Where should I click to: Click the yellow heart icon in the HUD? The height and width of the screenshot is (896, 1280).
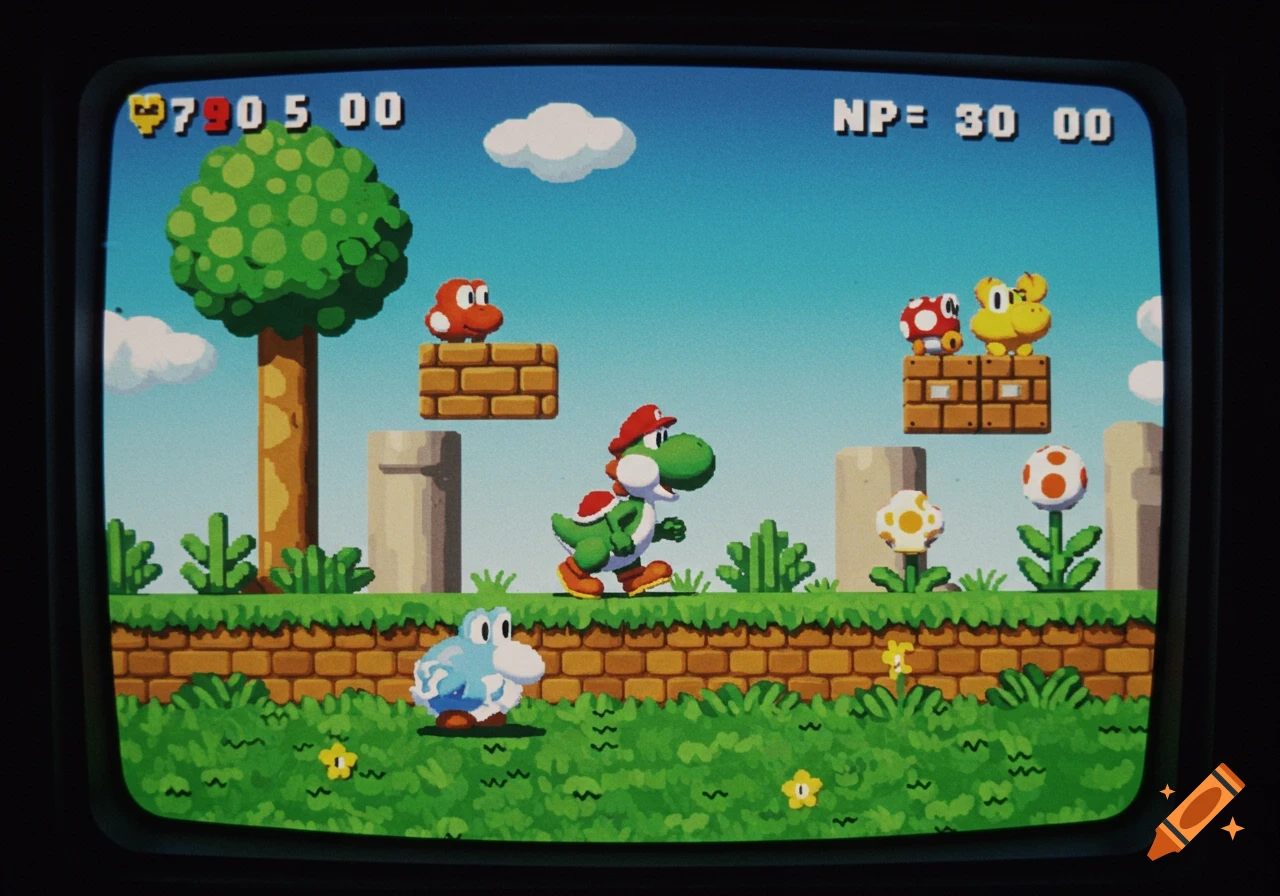point(148,112)
